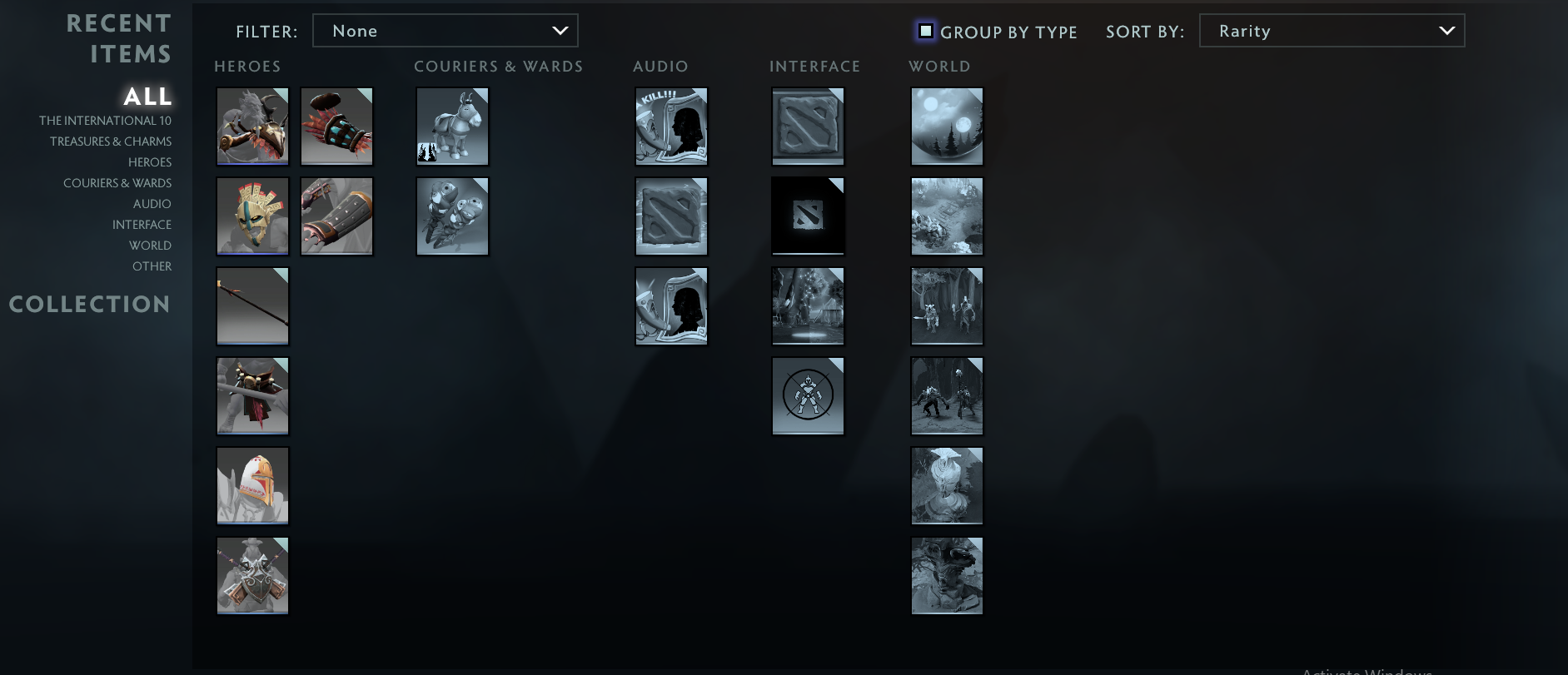
Task: Open the stone Dota 2 logo HUD skin
Action: (x=808, y=126)
